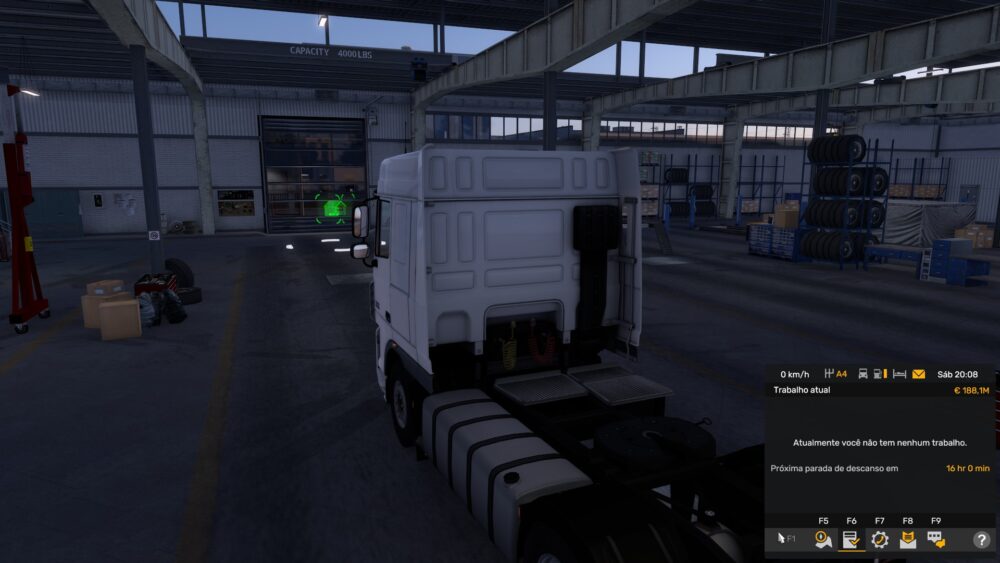Click the envelope mail notification icon
The height and width of the screenshot is (563, 1000).
[918, 374]
